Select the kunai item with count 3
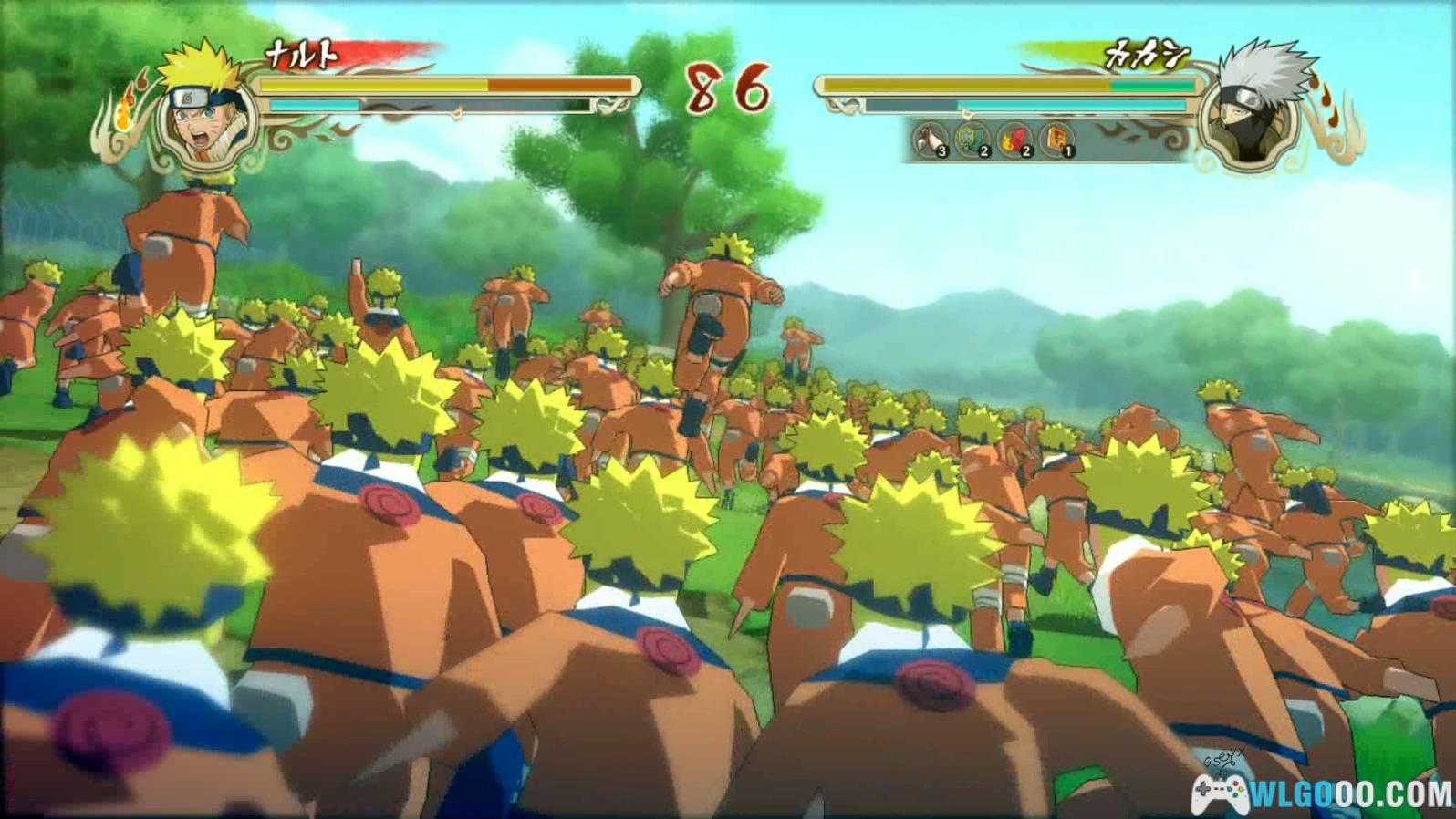 931,140
